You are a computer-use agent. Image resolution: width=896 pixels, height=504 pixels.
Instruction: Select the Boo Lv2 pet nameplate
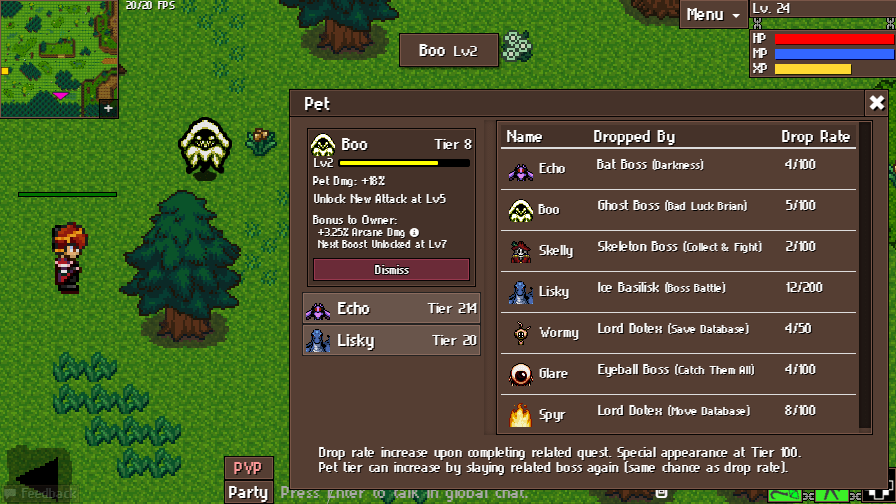click(x=448, y=51)
